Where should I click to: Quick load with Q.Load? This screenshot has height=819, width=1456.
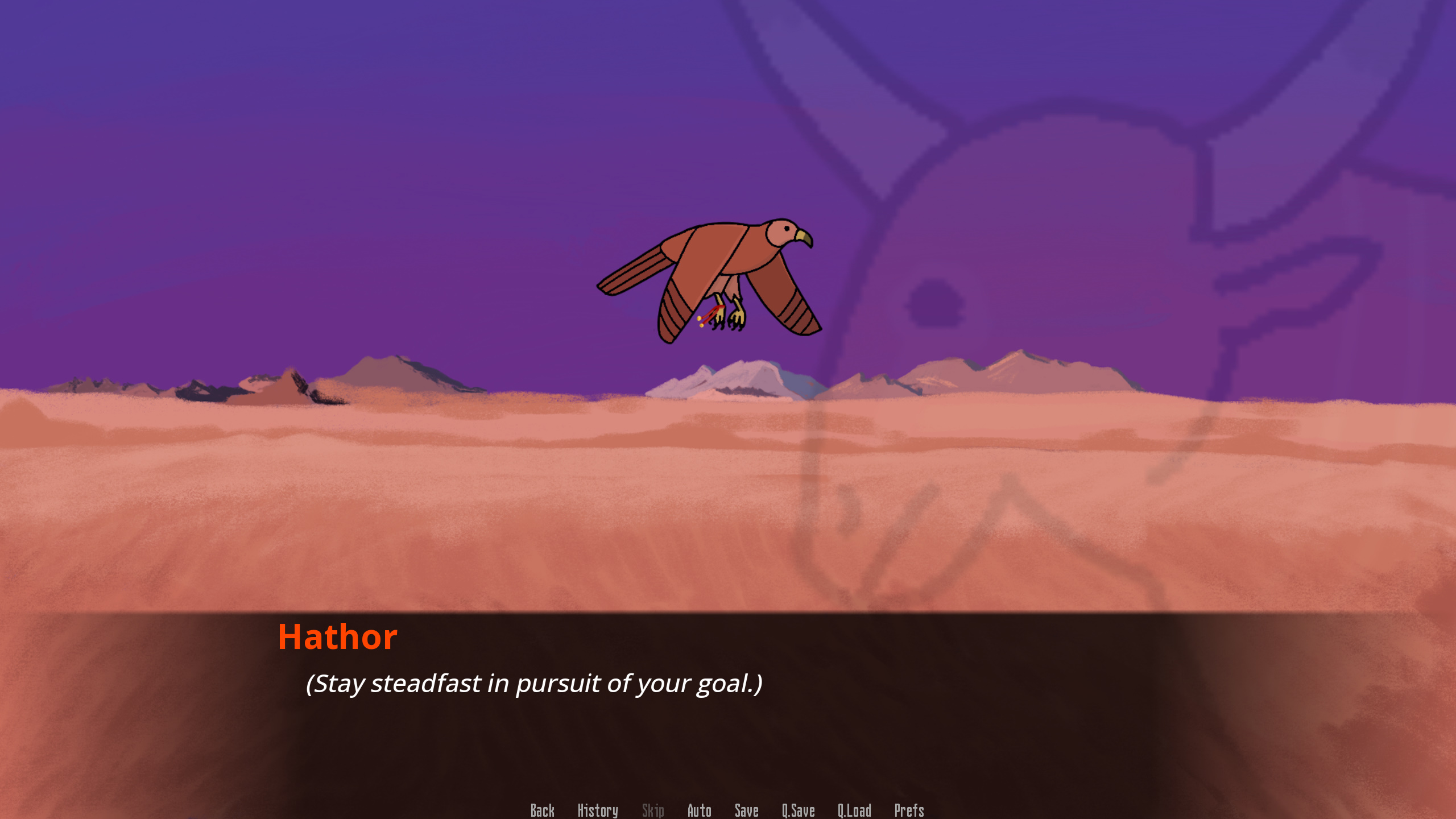pos(854,810)
